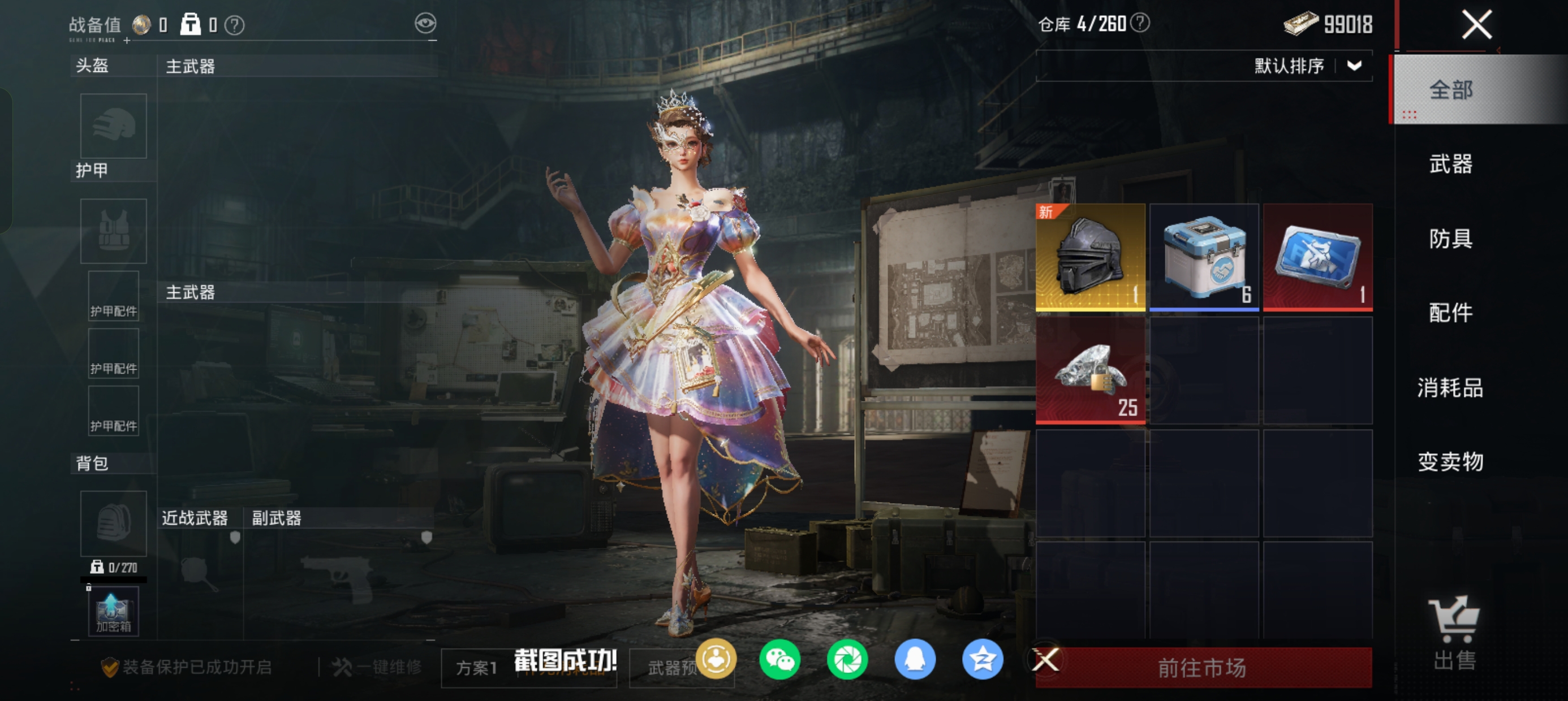The height and width of the screenshot is (701, 1568).
Task: Share screenshot to WeChat
Action: tap(779, 659)
